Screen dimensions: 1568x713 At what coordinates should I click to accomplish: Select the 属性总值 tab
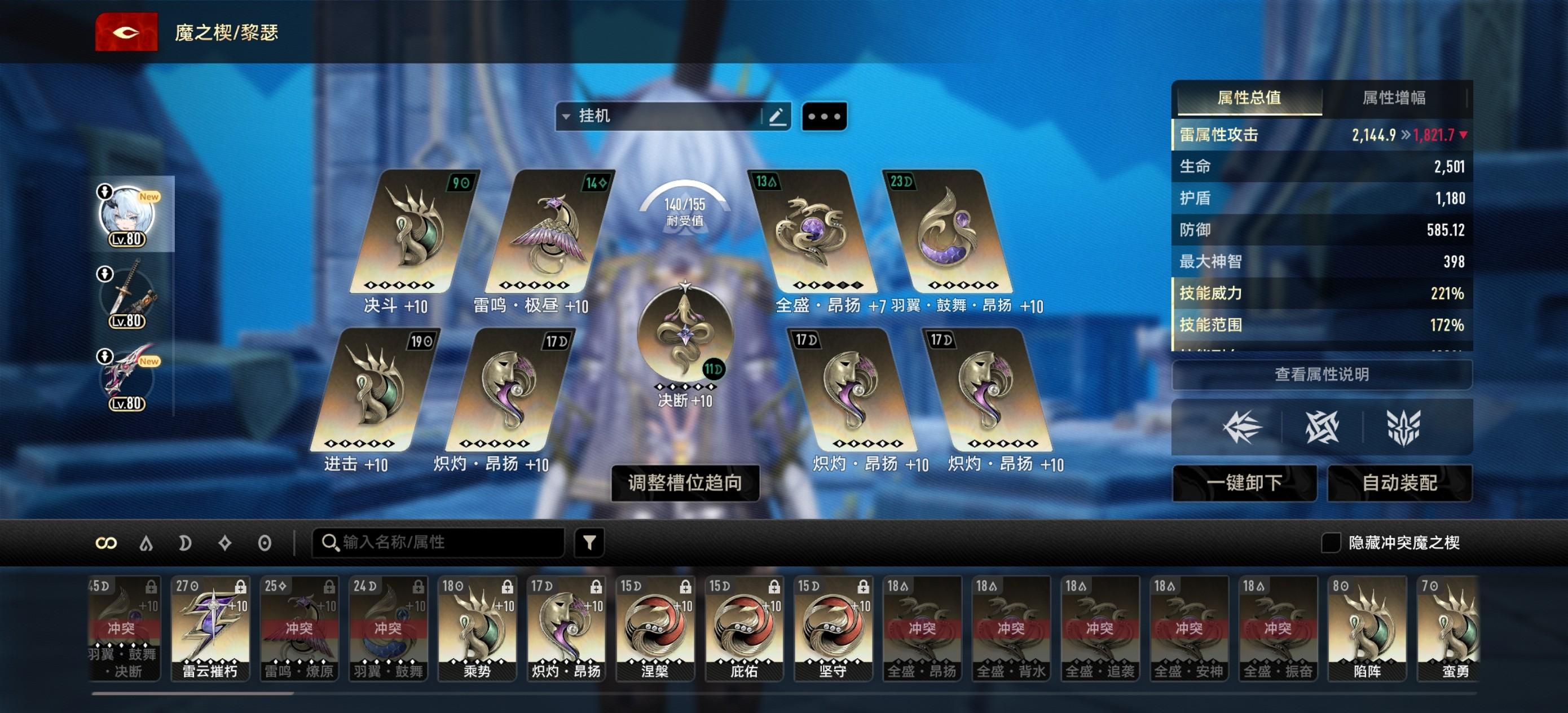(1249, 98)
